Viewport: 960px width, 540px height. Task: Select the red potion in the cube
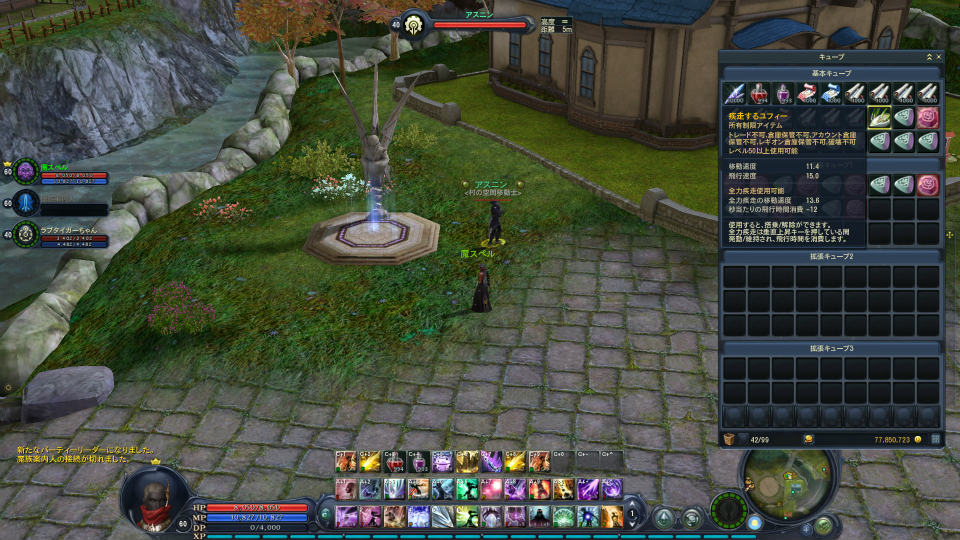pyautogui.click(x=758, y=95)
